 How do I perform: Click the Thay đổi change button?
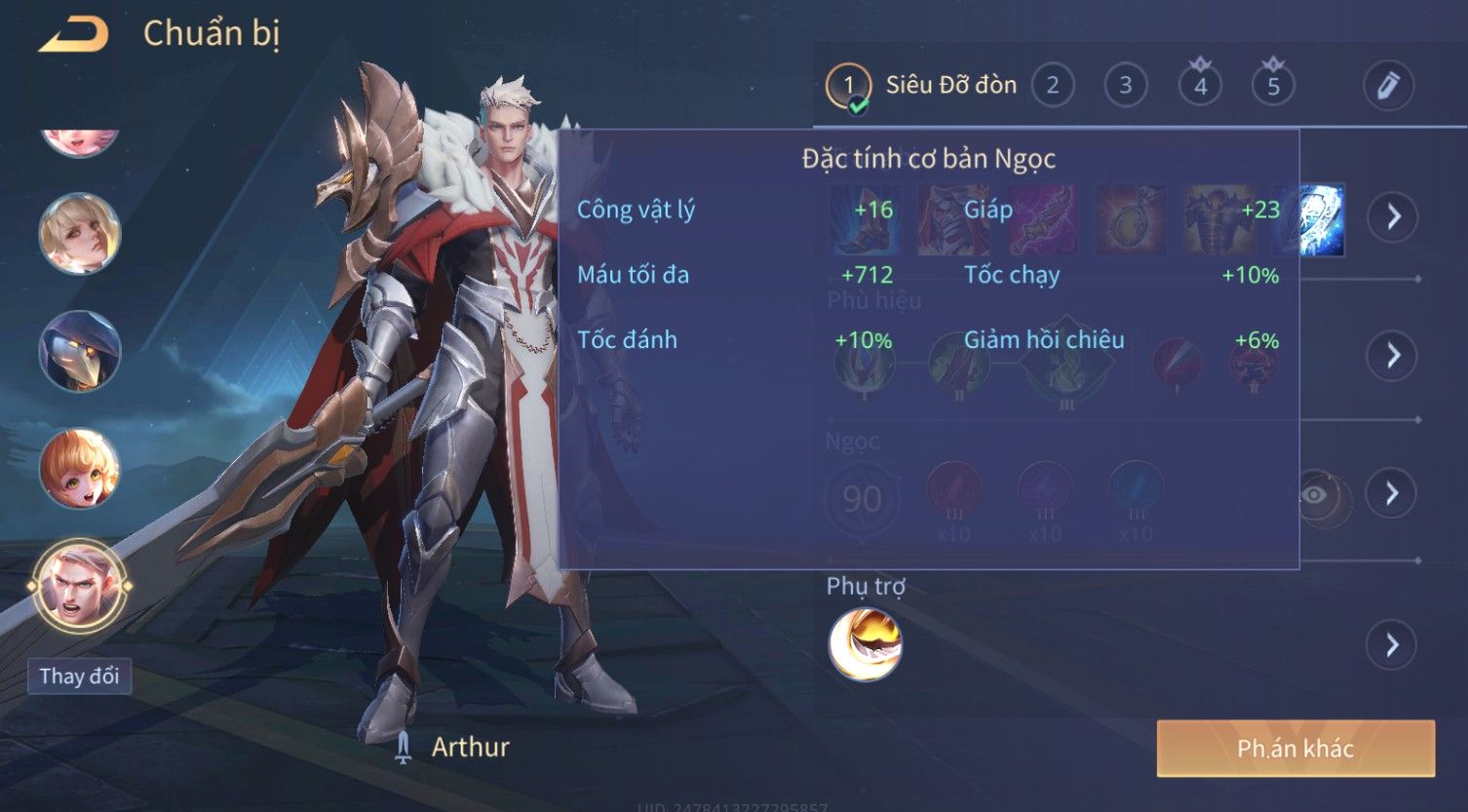(79, 677)
